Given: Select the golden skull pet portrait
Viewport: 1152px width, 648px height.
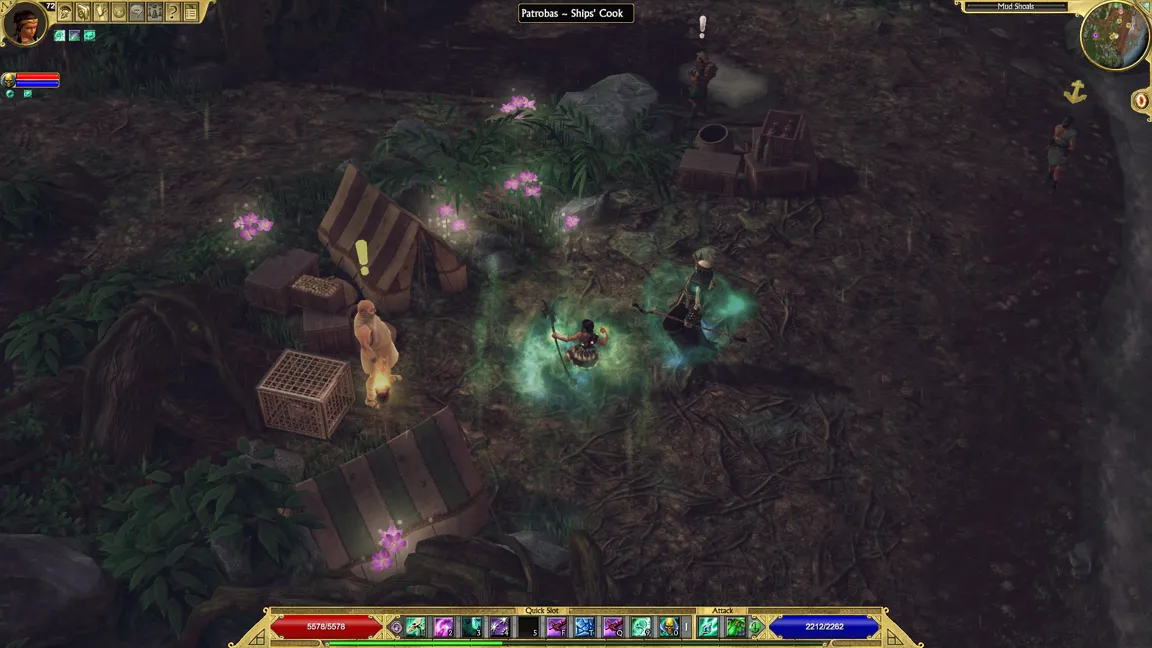Looking at the screenshot, I should click(9, 79).
